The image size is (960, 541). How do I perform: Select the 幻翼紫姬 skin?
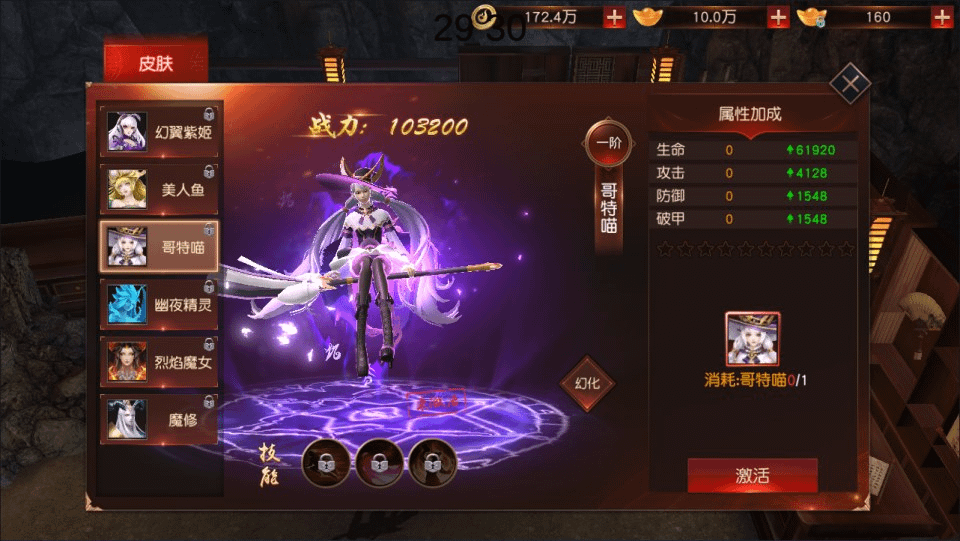tap(161, 131)
